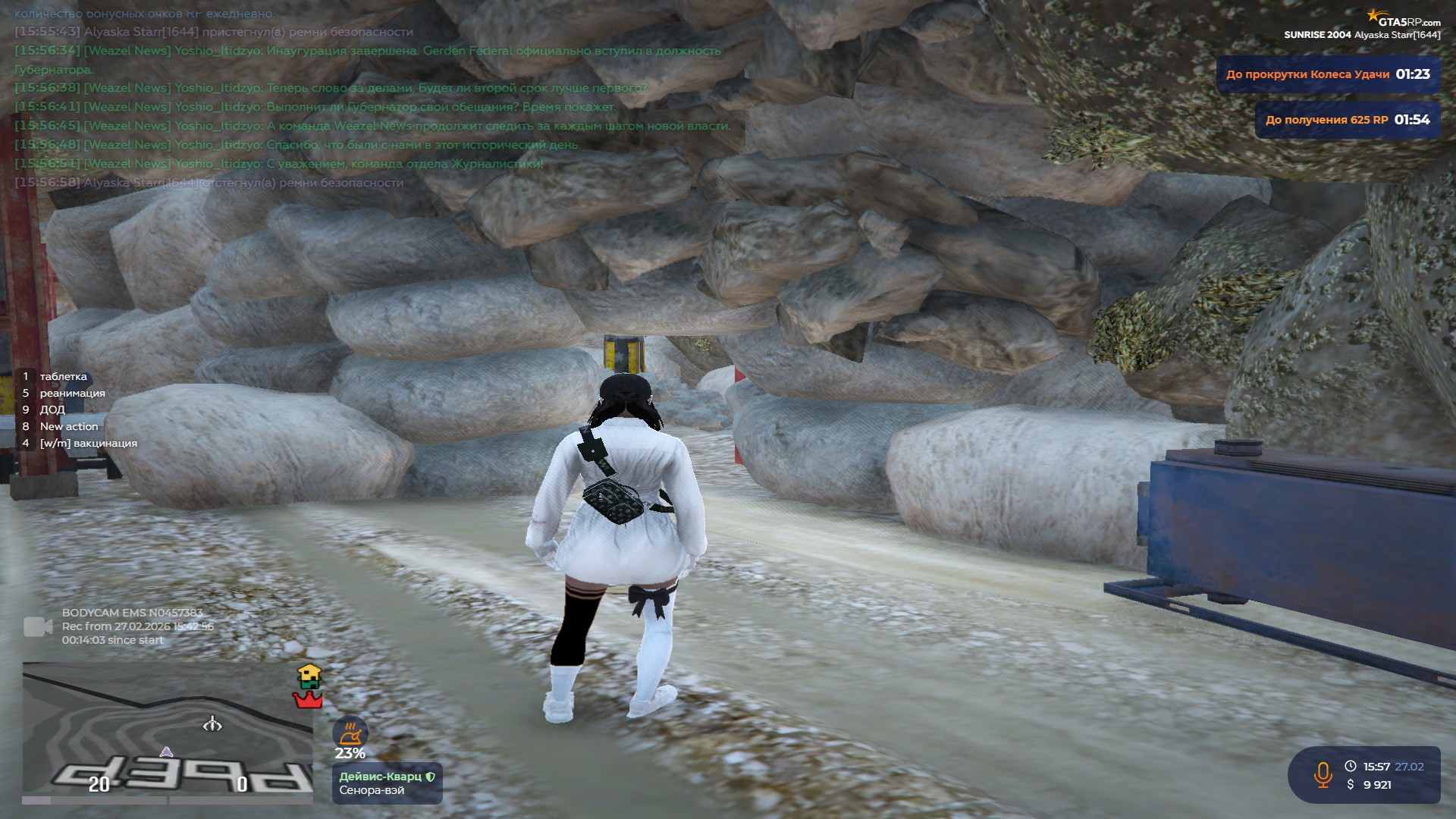Viewport: 1456px width, 819px height.
Task: Toggle the orange microphone icon
Action: click(x=1323, y=775)
